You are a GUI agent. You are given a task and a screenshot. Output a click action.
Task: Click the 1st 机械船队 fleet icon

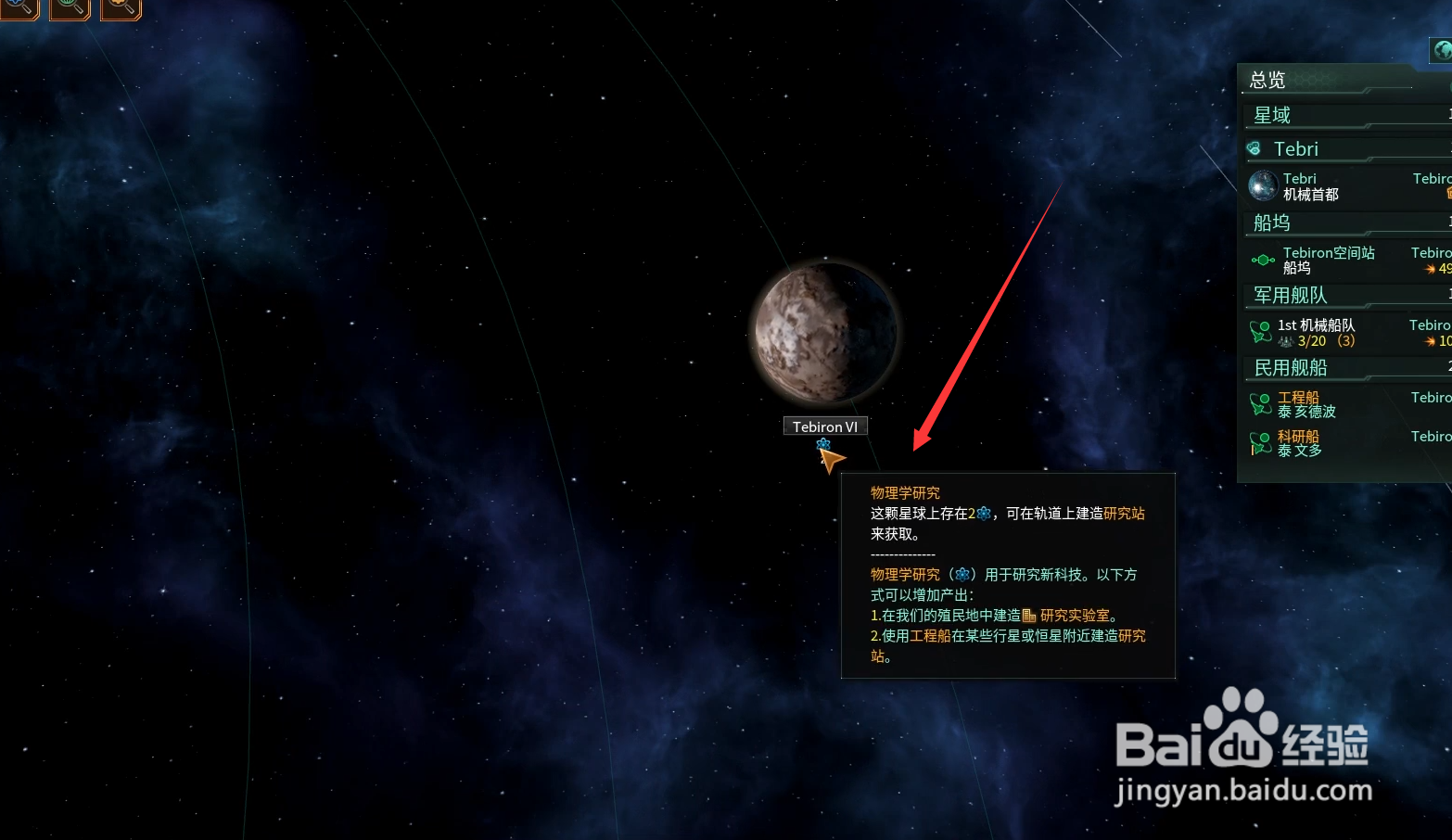pos(1261,330)
